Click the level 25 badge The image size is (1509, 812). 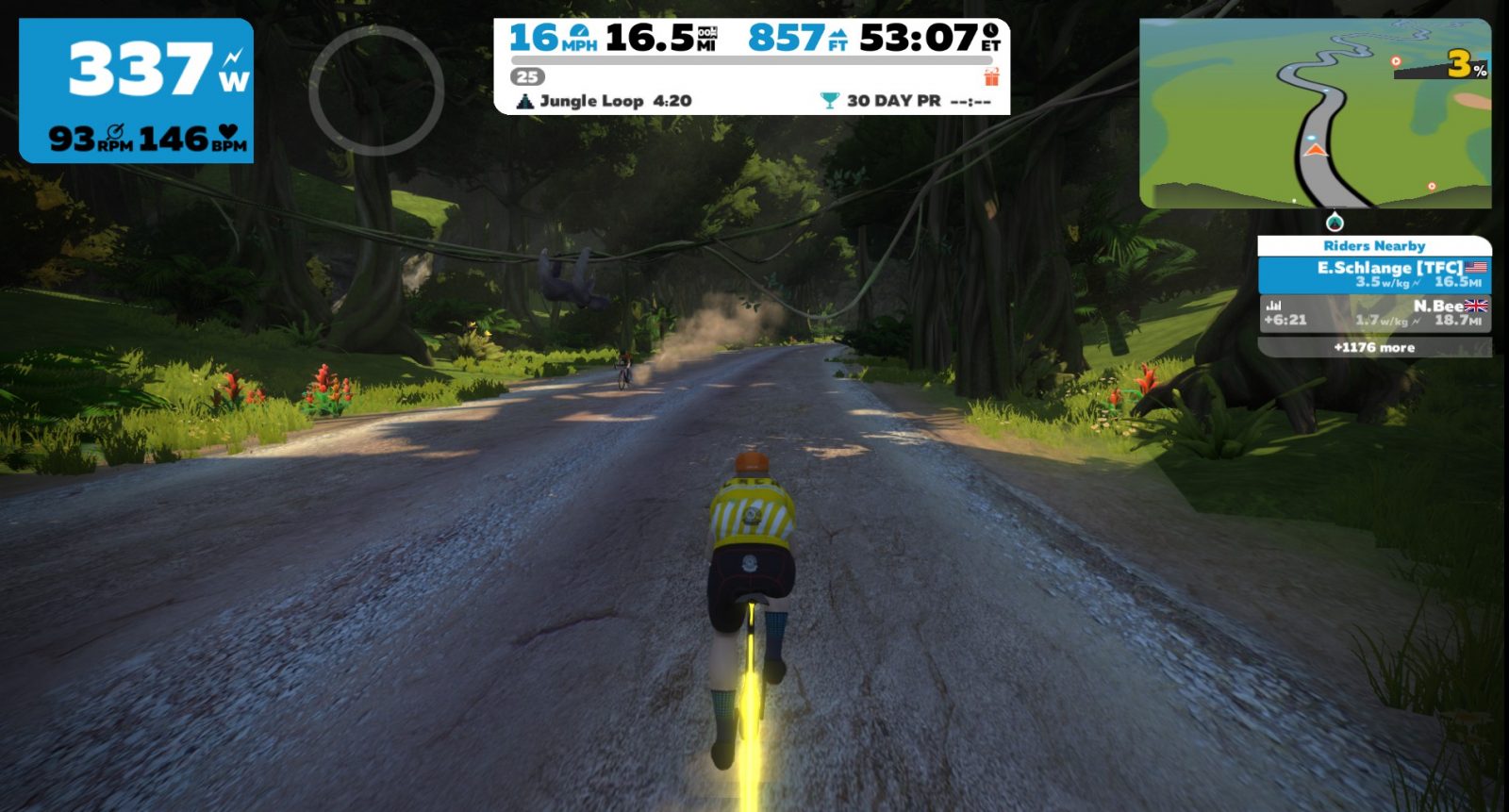click(527, 77)
